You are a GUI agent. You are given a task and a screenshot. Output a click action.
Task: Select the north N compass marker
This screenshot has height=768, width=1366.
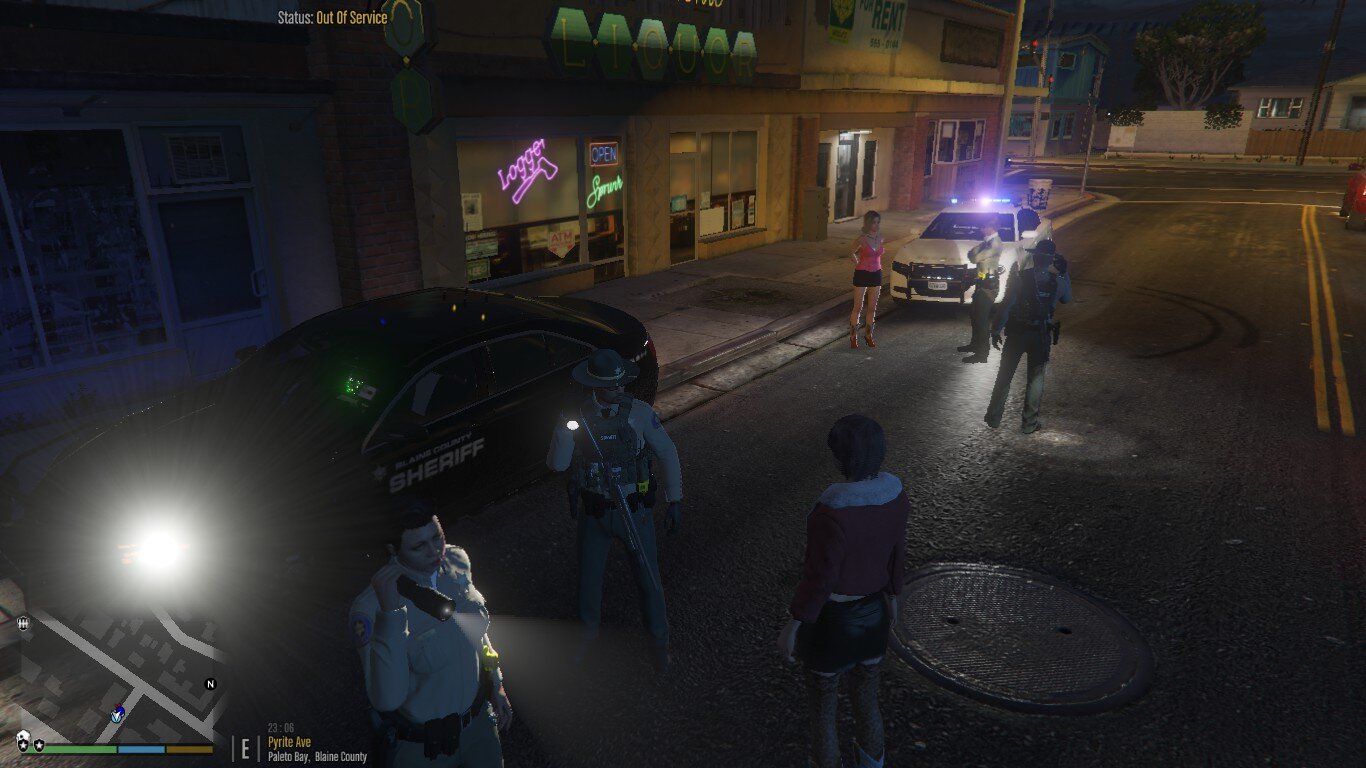point(210,684)
